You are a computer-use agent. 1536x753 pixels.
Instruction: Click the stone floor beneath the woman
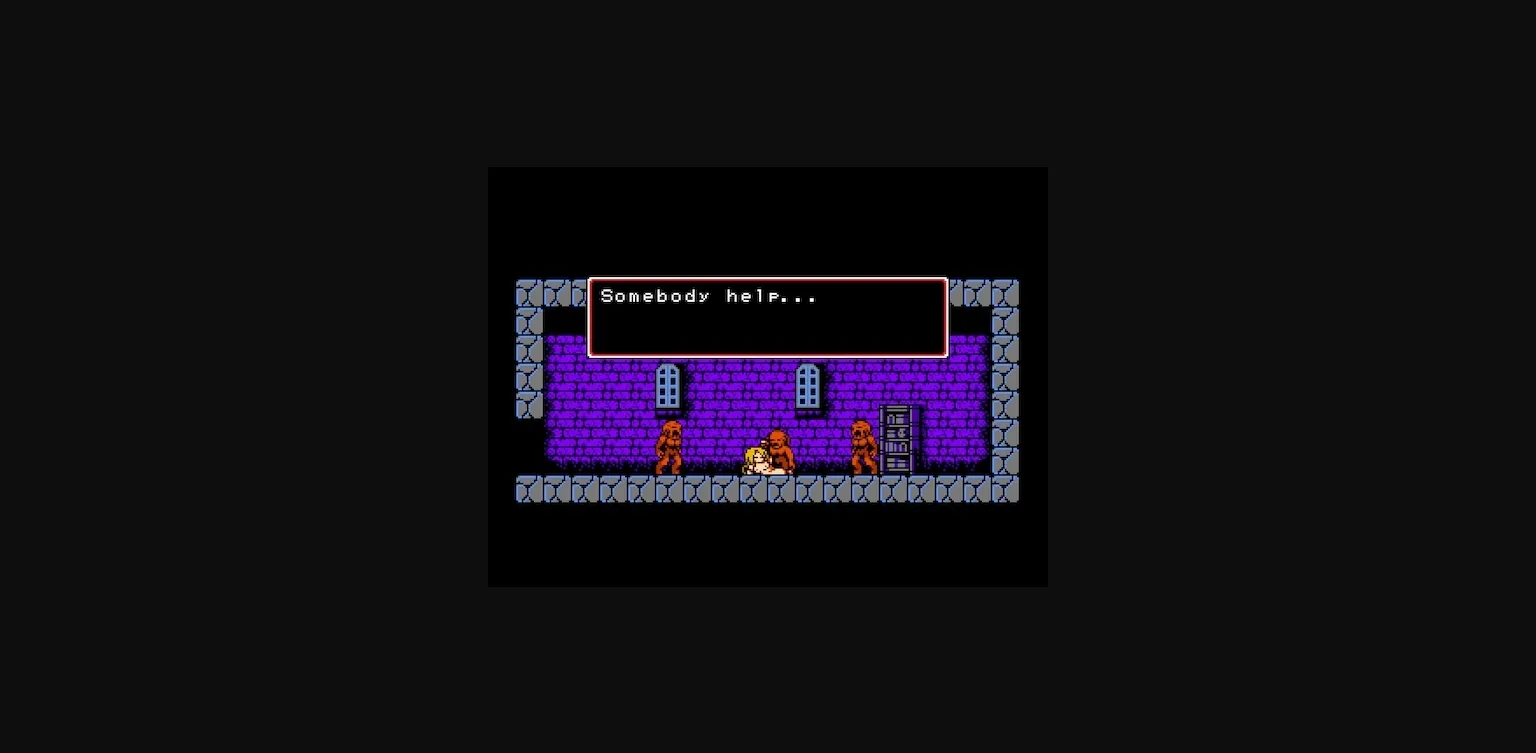pyautogui.click(x=755, y=490)
